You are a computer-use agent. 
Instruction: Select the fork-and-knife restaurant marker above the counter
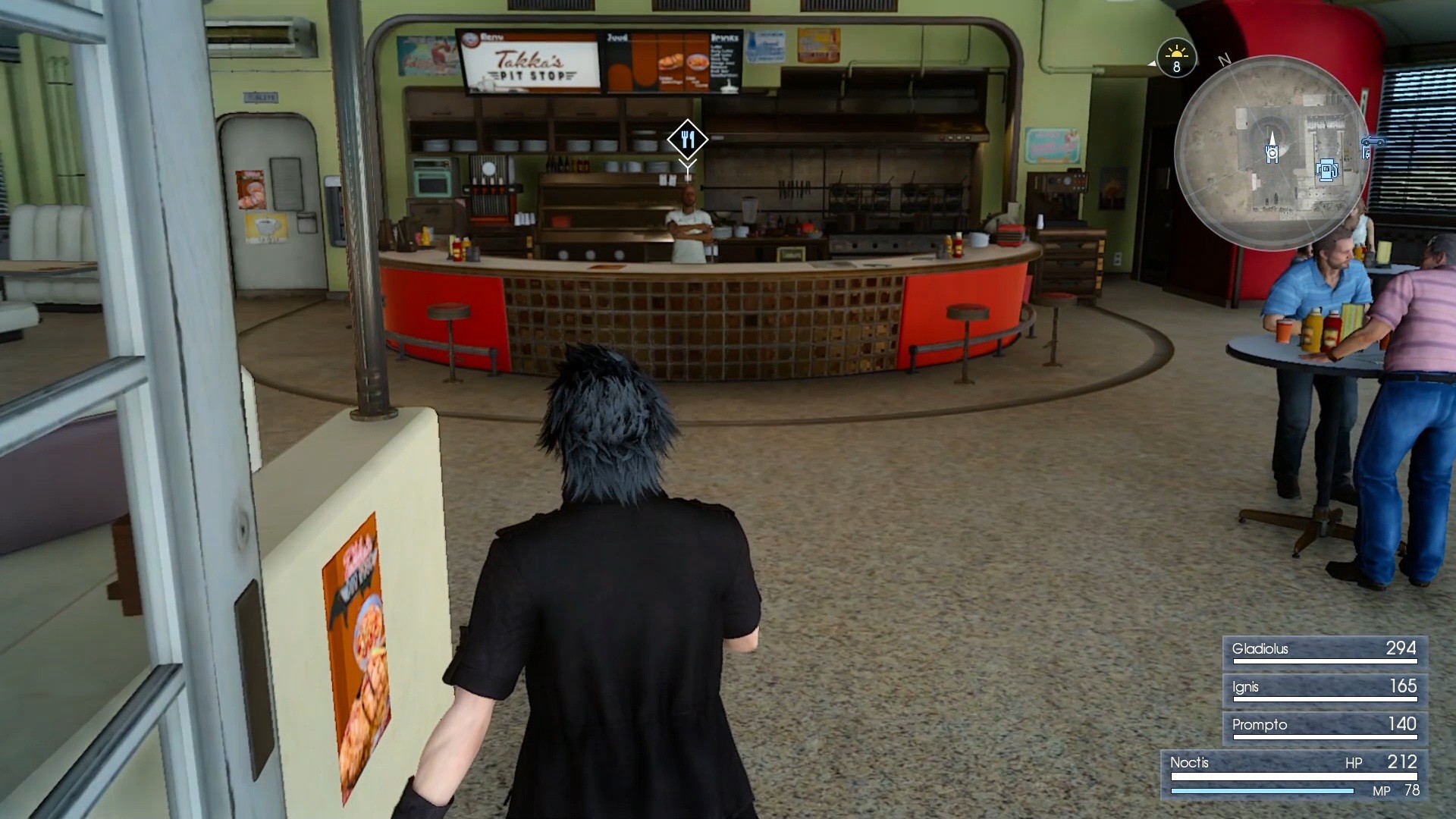point(688,140)
